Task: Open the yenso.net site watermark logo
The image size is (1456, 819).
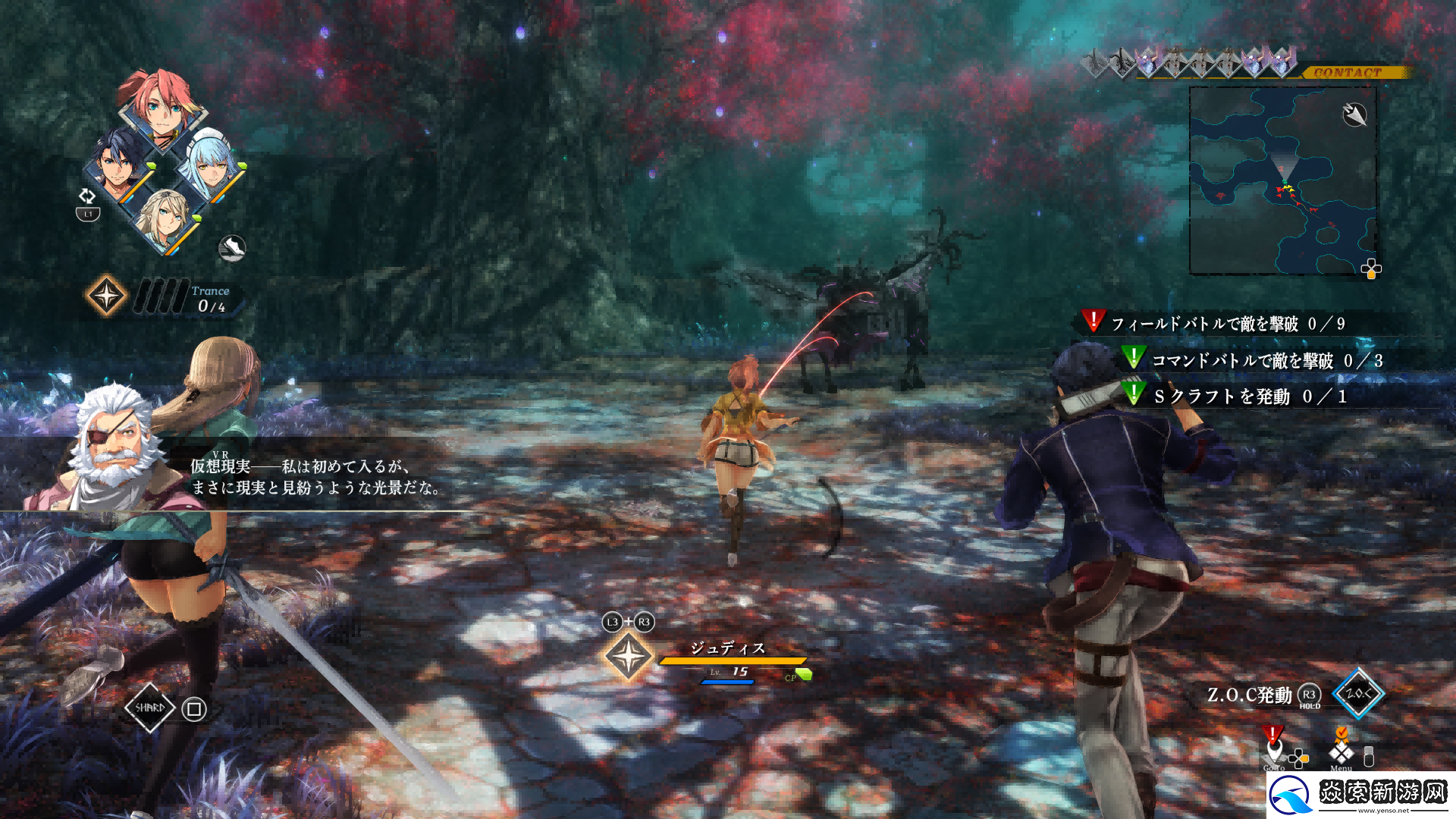Action: (1361, 795)
